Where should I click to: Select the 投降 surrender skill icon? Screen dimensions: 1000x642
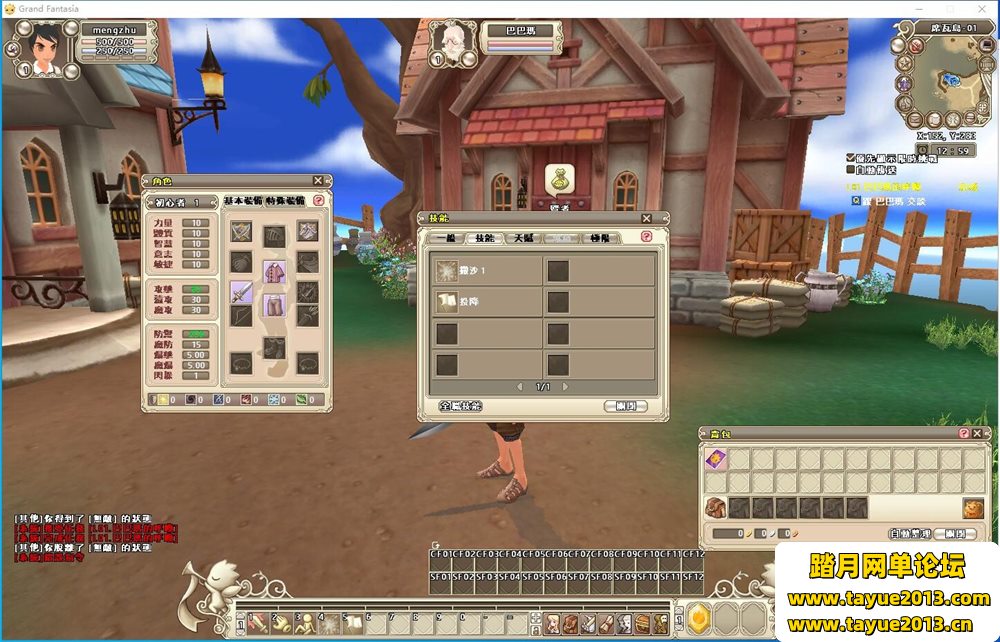(446, 302)
